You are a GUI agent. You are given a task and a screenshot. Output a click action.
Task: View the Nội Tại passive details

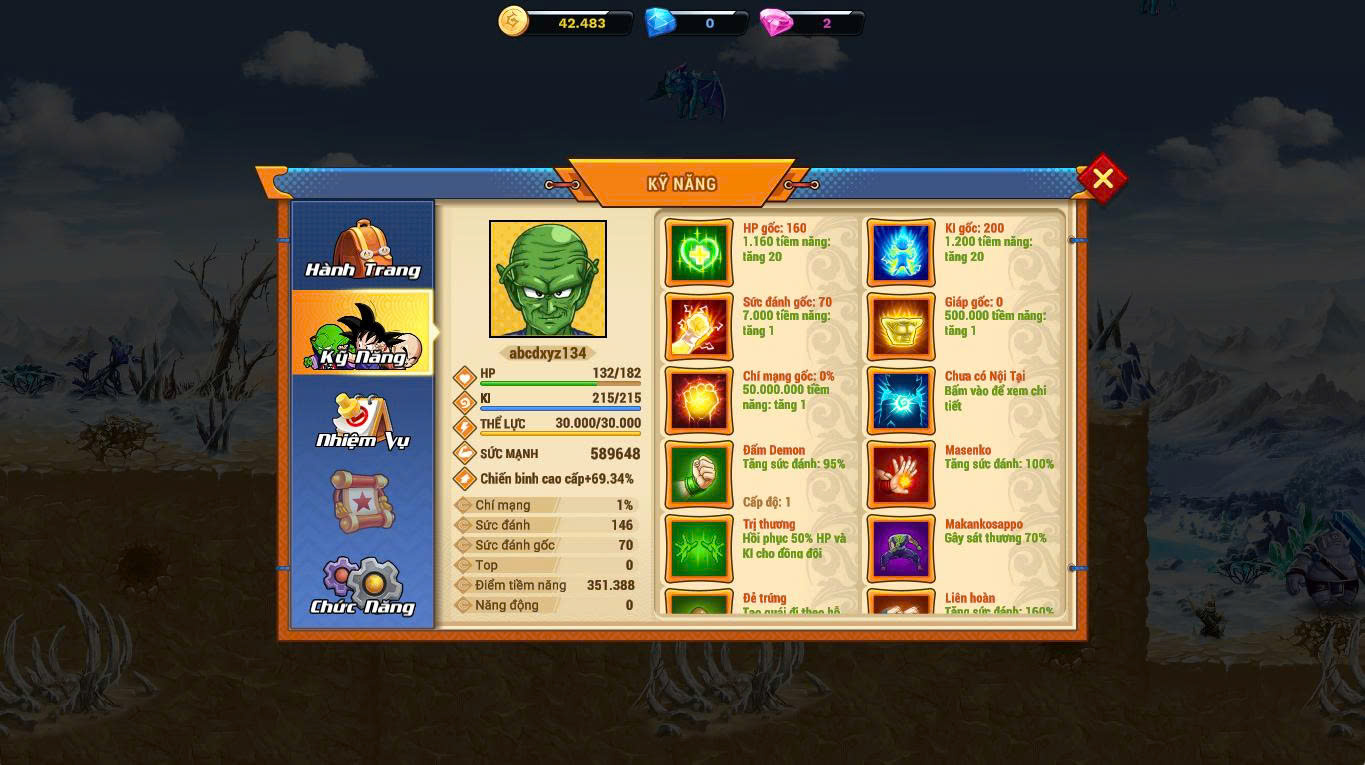[901, 400]
